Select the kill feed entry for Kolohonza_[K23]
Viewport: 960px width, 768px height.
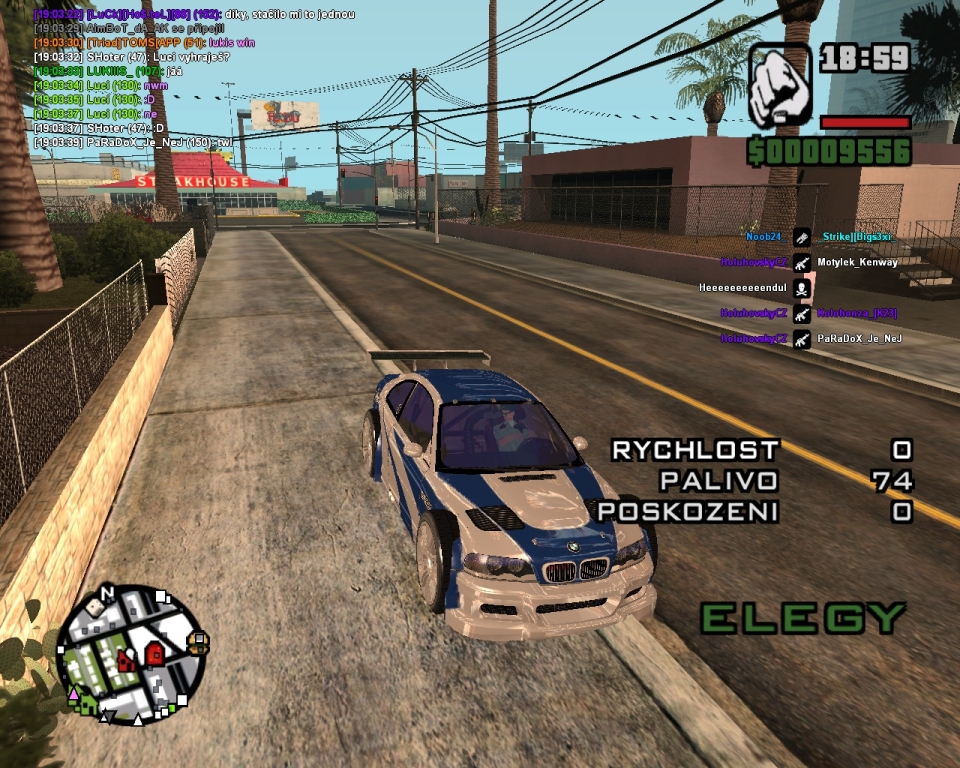pyautogui.click(x=856, y=313)
